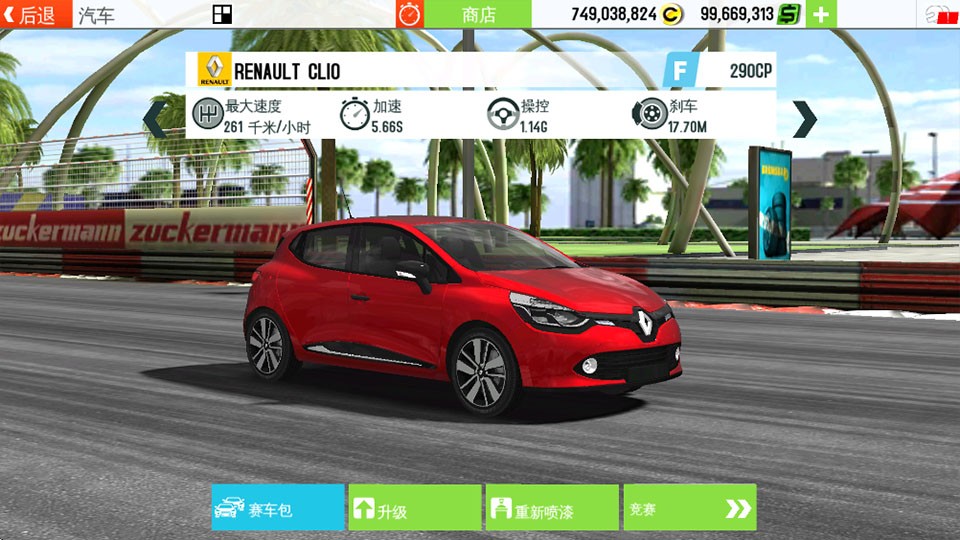Choose 重新喷漆 to repaint the car

(551, 508)
